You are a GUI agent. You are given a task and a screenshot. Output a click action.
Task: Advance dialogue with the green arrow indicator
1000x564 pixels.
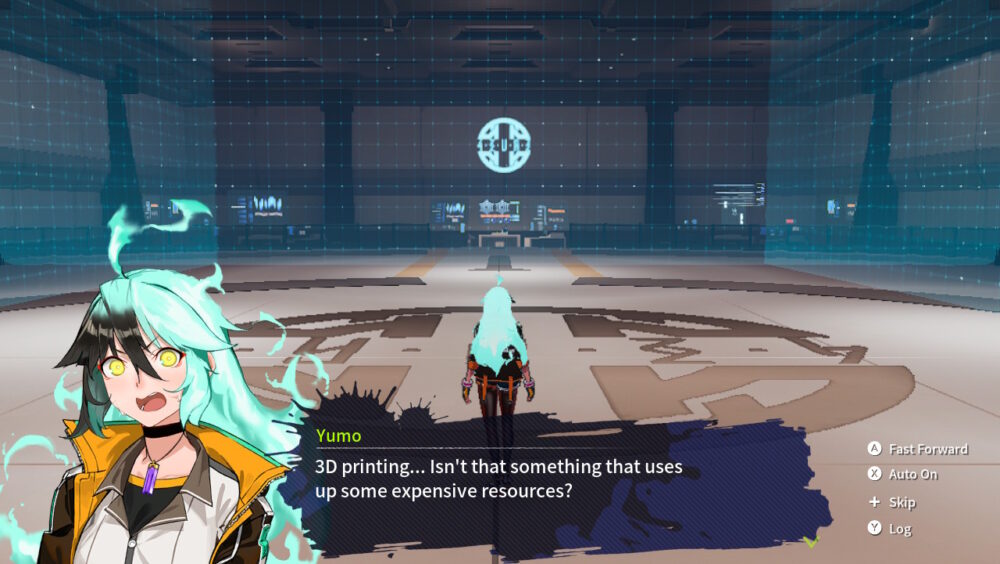point(811,541)
